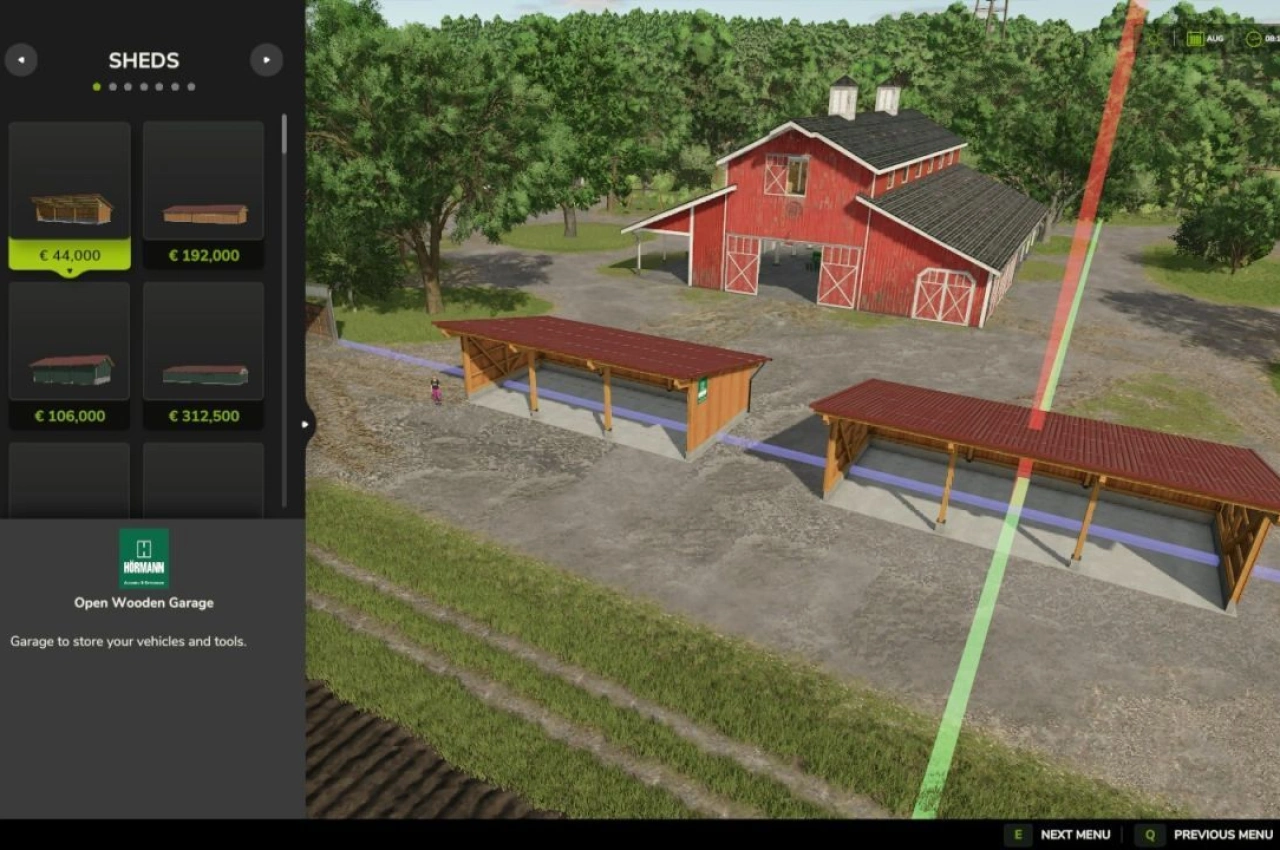
Task: Click the SHEDS category title
Action: point(143,60)
